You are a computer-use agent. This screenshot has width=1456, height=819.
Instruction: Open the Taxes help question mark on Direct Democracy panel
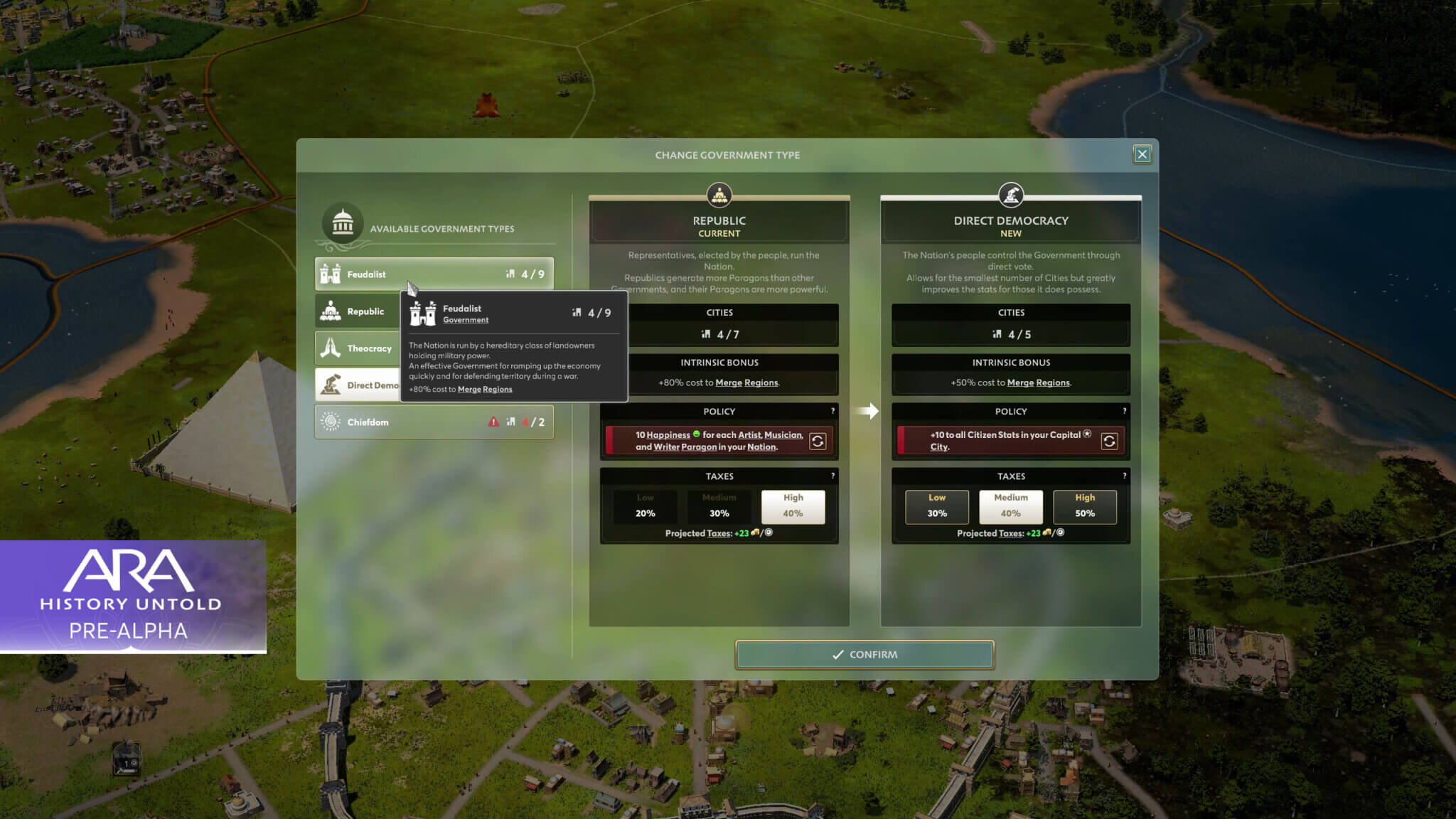pos(1124,474)
